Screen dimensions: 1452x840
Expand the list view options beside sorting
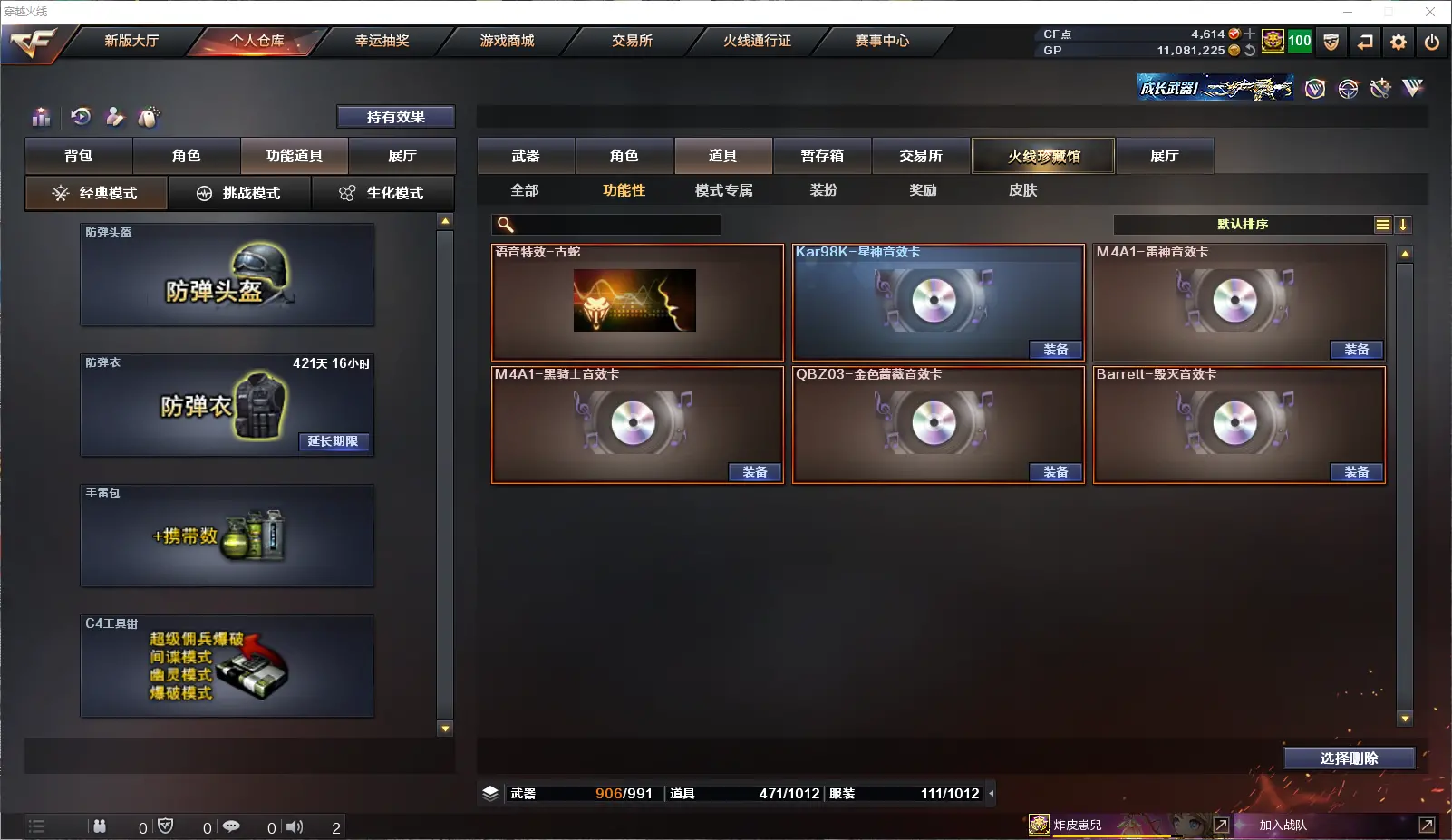tap(1381, 224)
